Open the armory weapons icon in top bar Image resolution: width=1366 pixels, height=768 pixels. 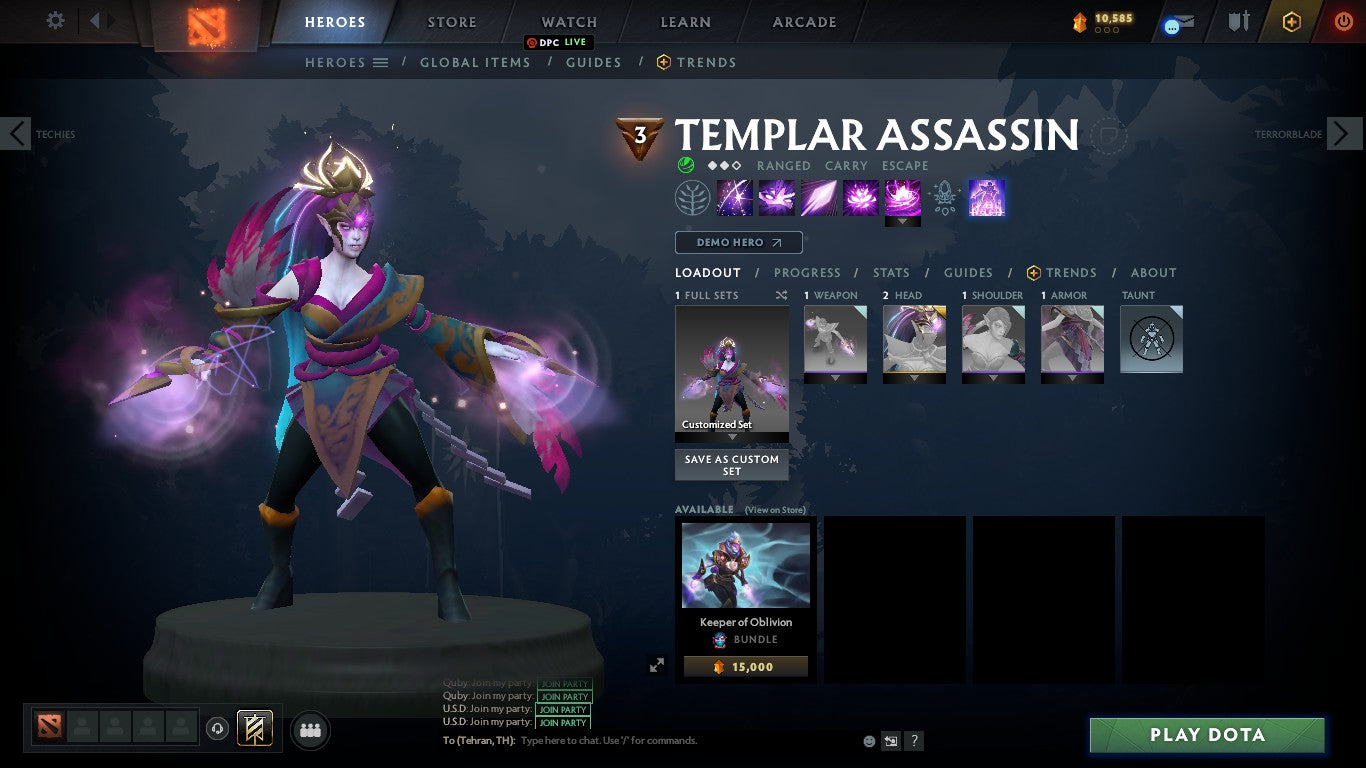click(x=1239, y=20)
